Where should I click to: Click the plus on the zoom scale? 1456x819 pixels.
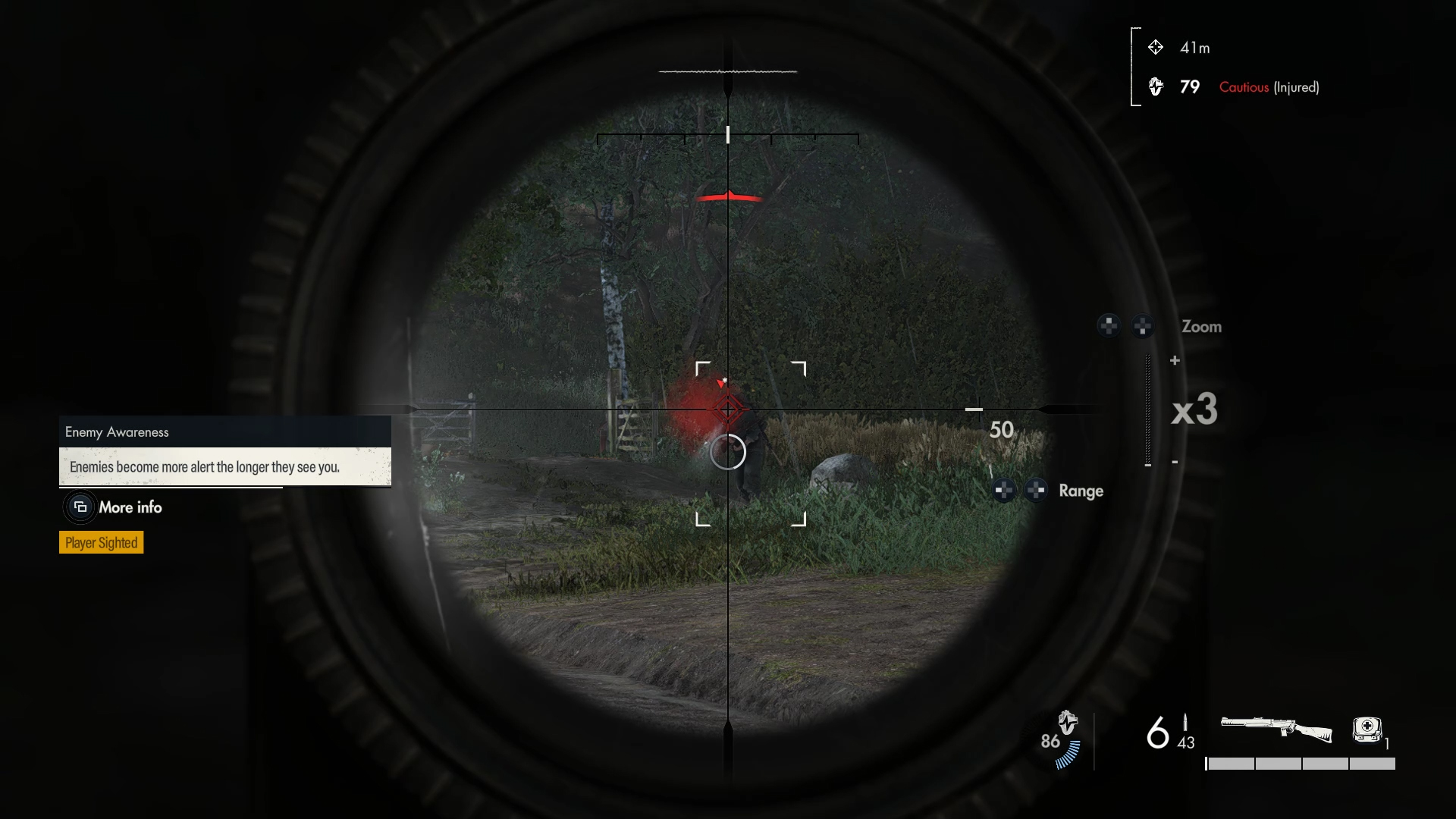[1175, 361]
